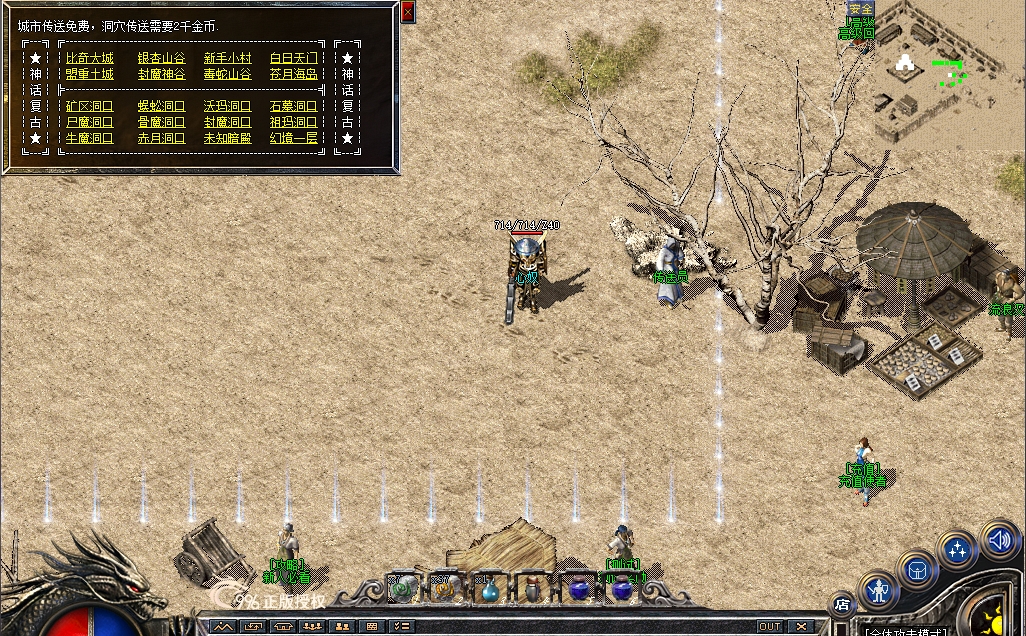Viewport: 1026px width, 636px height.
Task: Click the OUT button on bottom bar
Action: click(769, 627)
